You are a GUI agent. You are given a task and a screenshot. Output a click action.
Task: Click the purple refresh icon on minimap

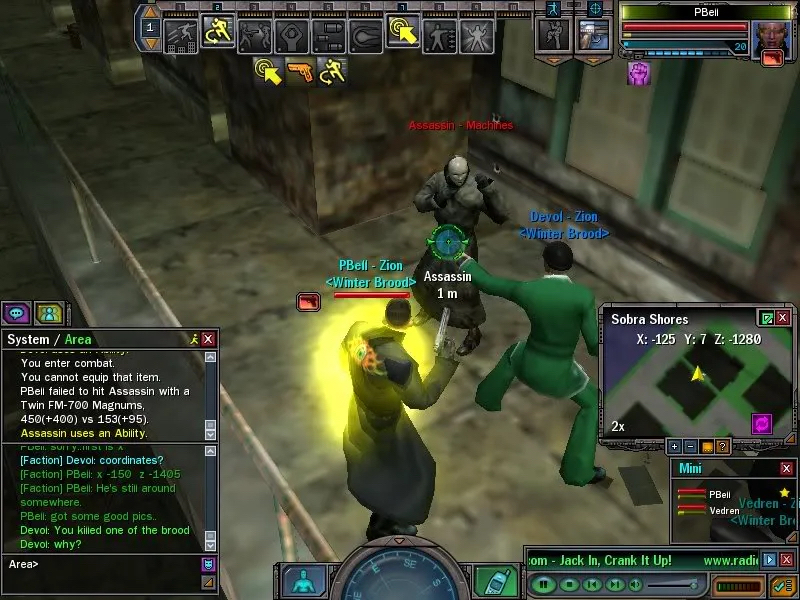[762, 423]
